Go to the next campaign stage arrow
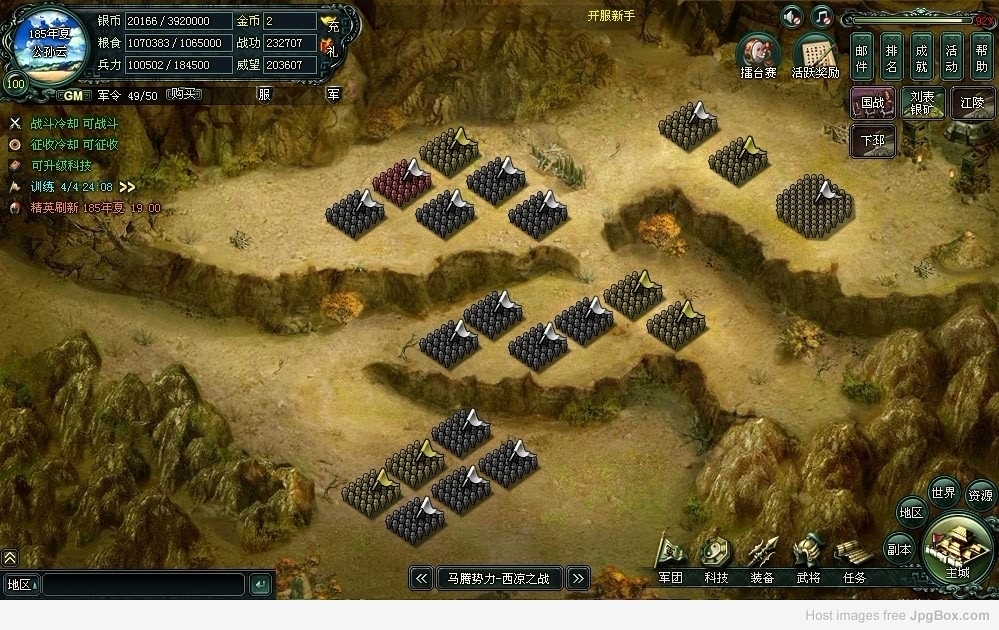This screenshot has width=999, height=630. (x=577, y=578)
